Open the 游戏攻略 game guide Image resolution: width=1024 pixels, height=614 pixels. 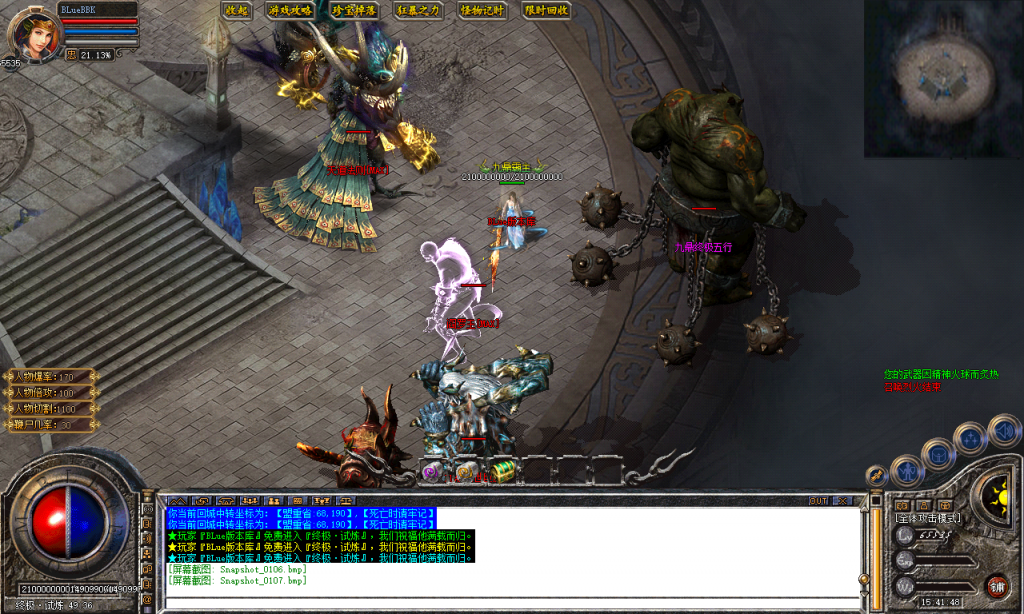click(290, 10)
